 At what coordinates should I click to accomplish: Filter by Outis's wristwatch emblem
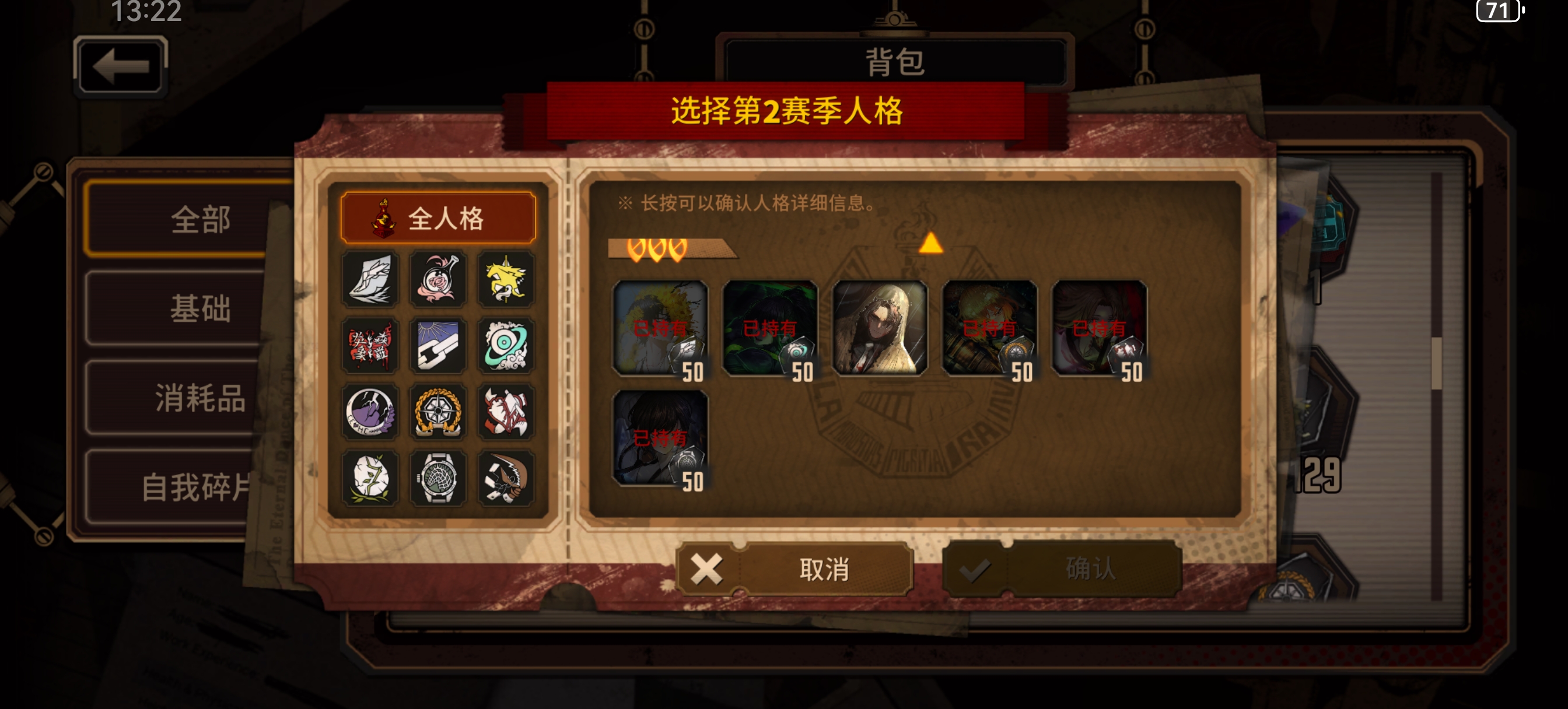439,479
